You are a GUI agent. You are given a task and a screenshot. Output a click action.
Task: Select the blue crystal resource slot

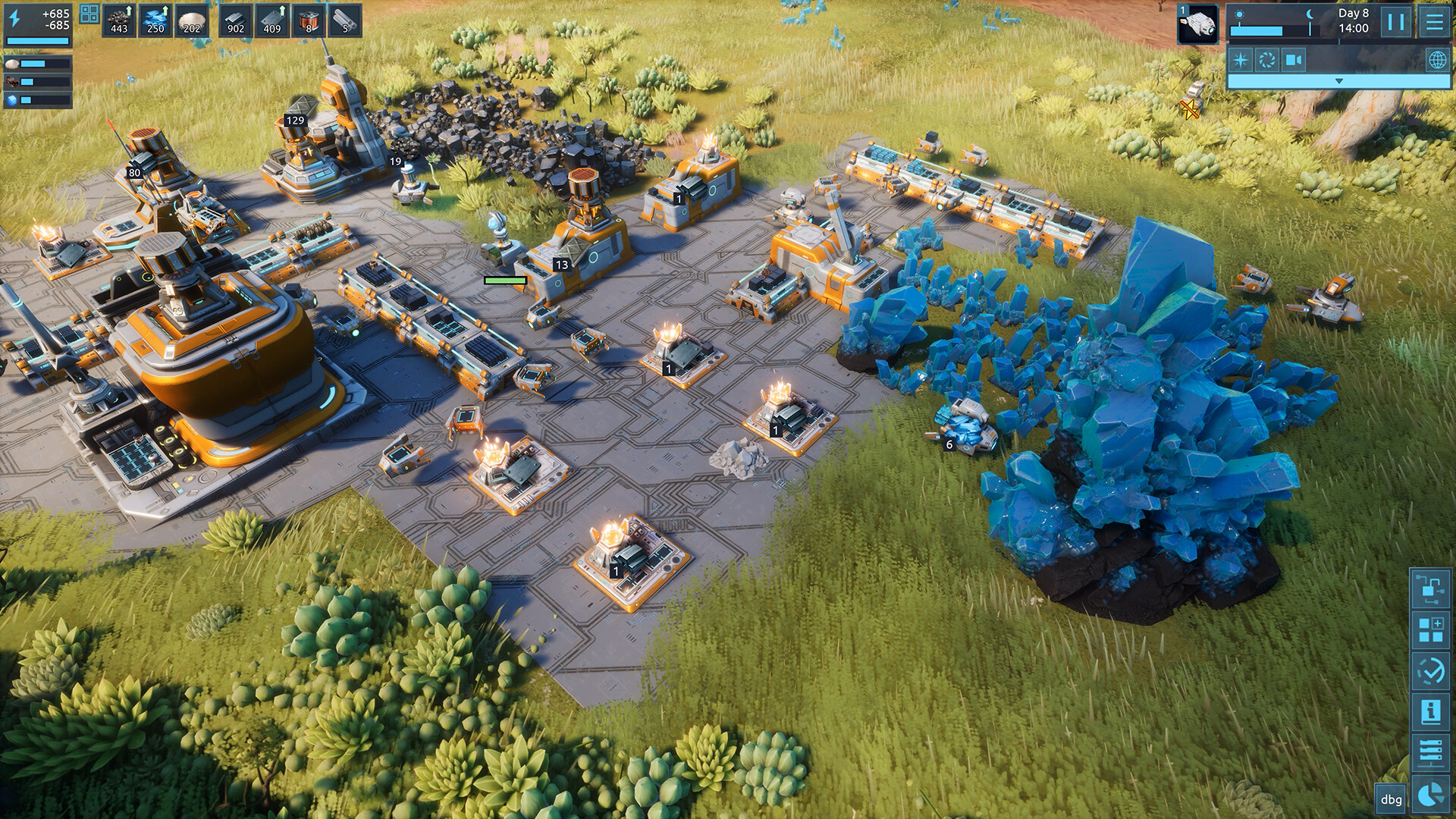[155, 20]
